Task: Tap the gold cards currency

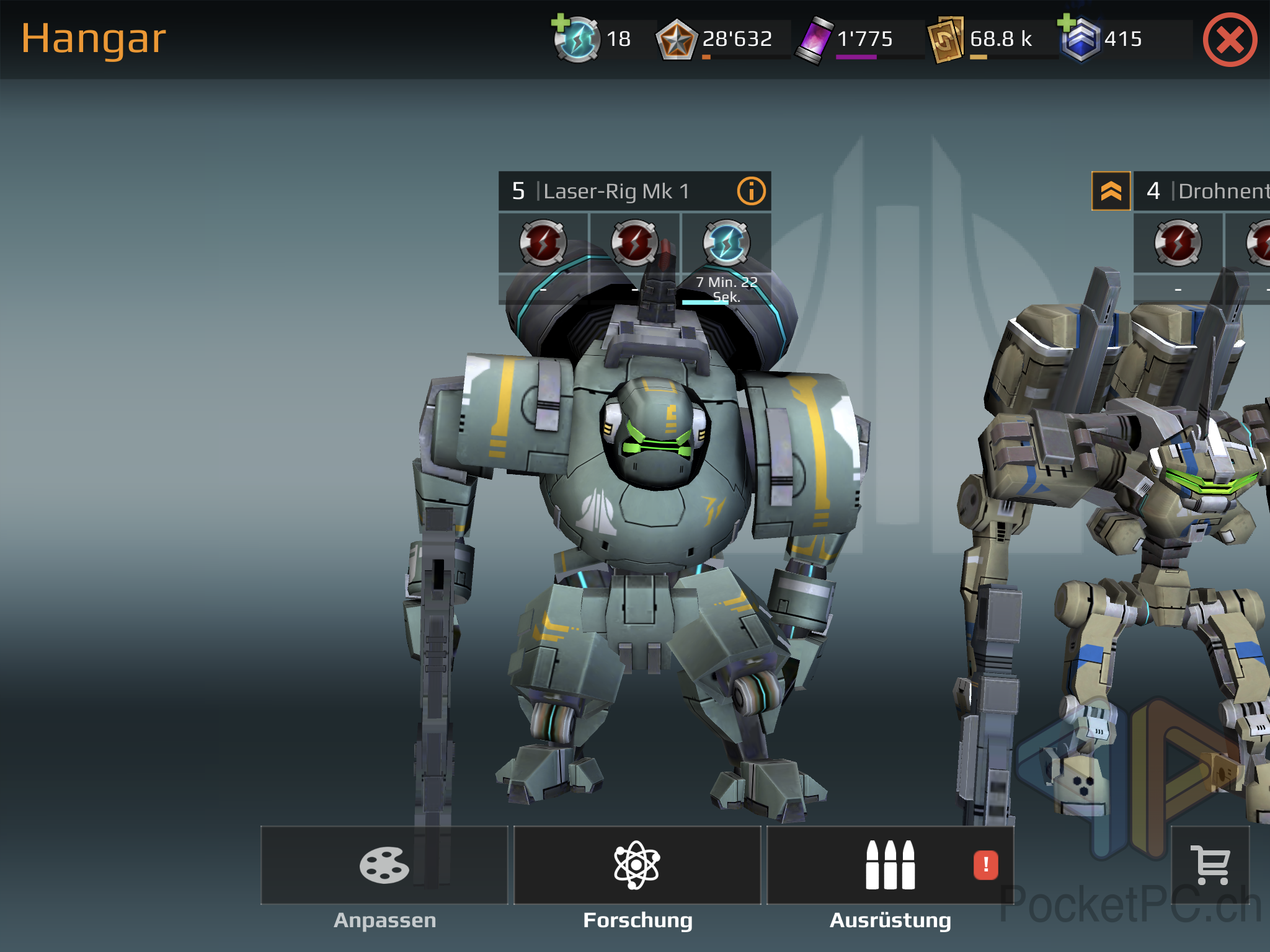Action: click(x=946, y=40)
